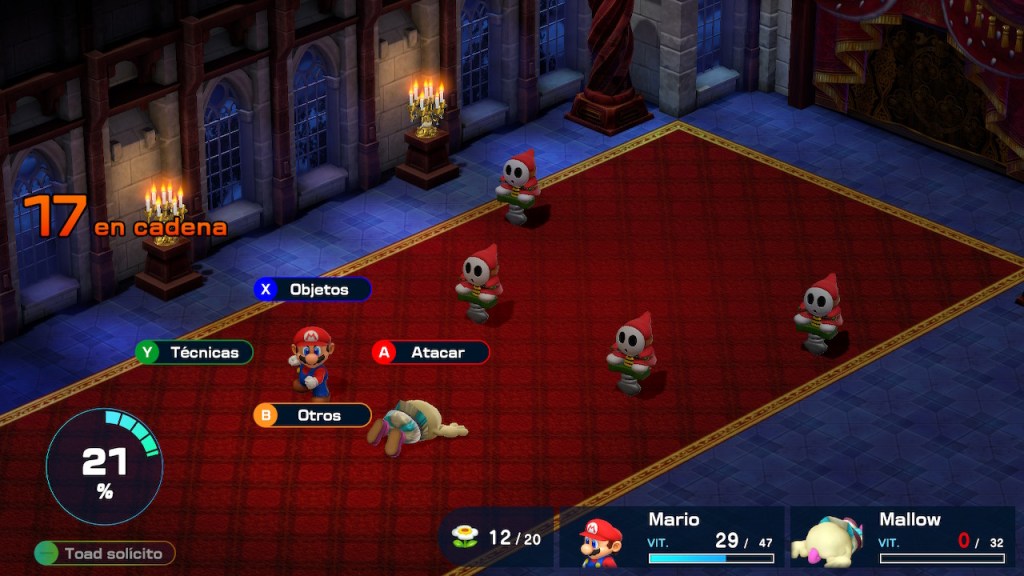
Task: Select Mallow's party status panel
Action: pos(902,537)
